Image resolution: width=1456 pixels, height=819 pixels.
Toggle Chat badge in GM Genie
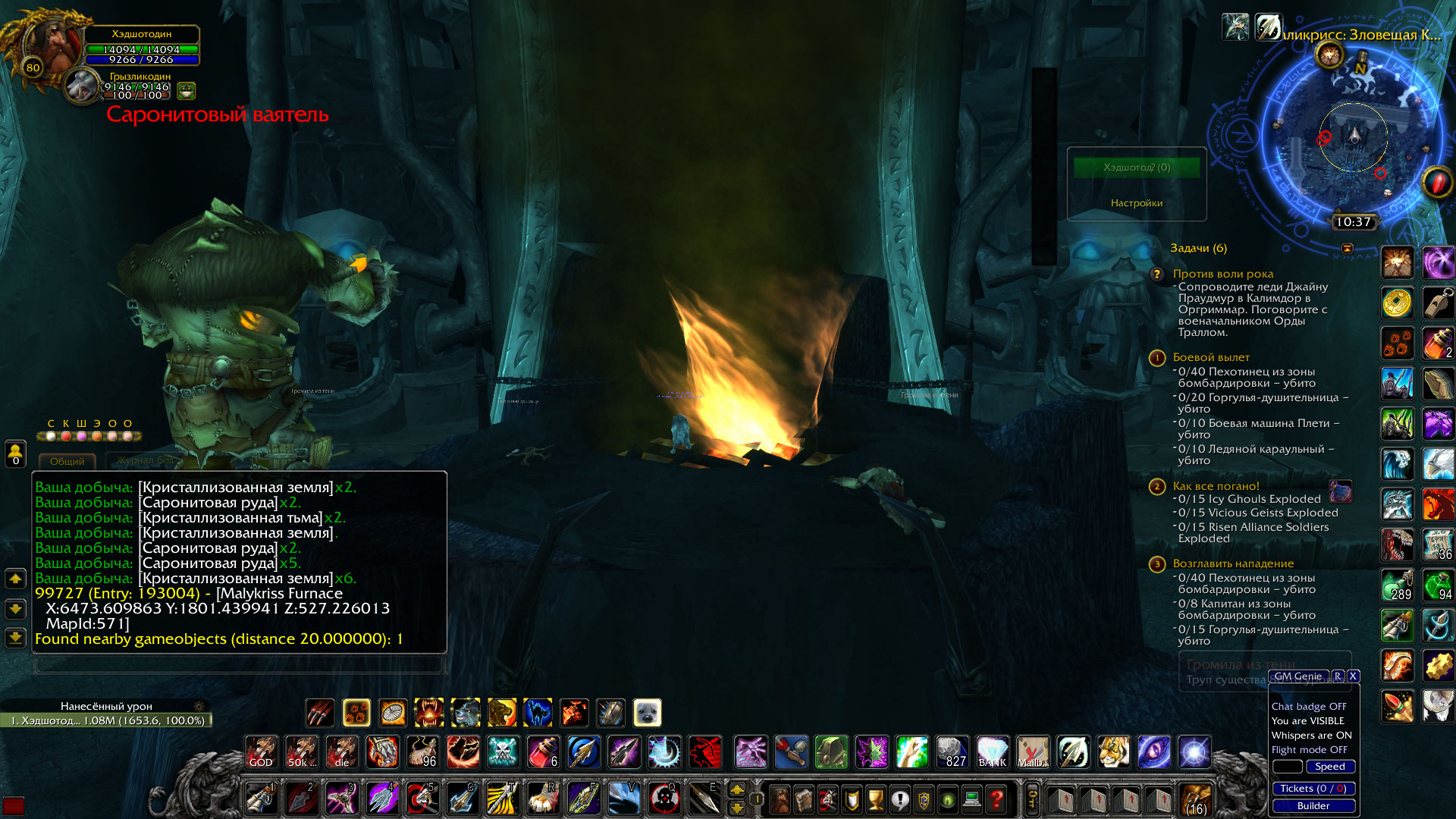point(1309,706)
